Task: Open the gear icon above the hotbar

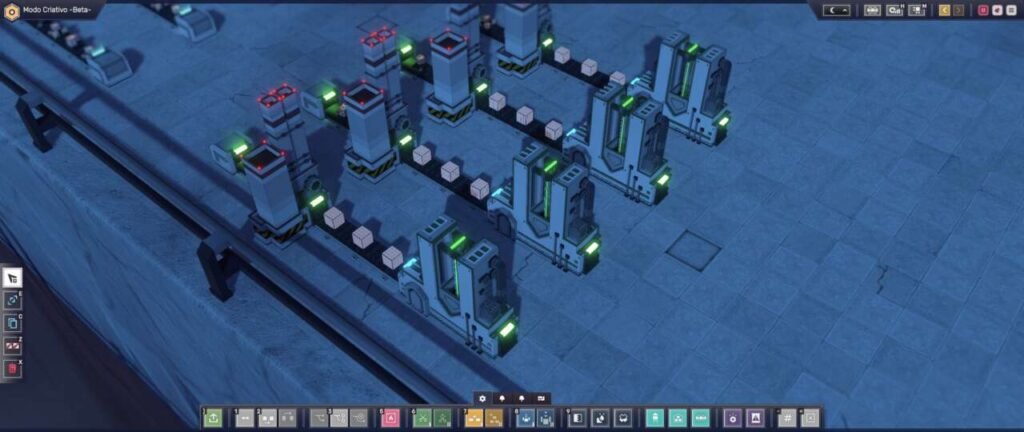Action: coord(482,397)
